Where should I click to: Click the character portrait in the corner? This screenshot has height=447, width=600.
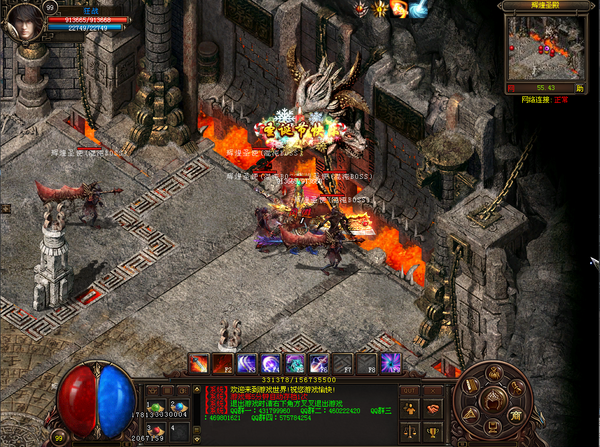(22, 24)
